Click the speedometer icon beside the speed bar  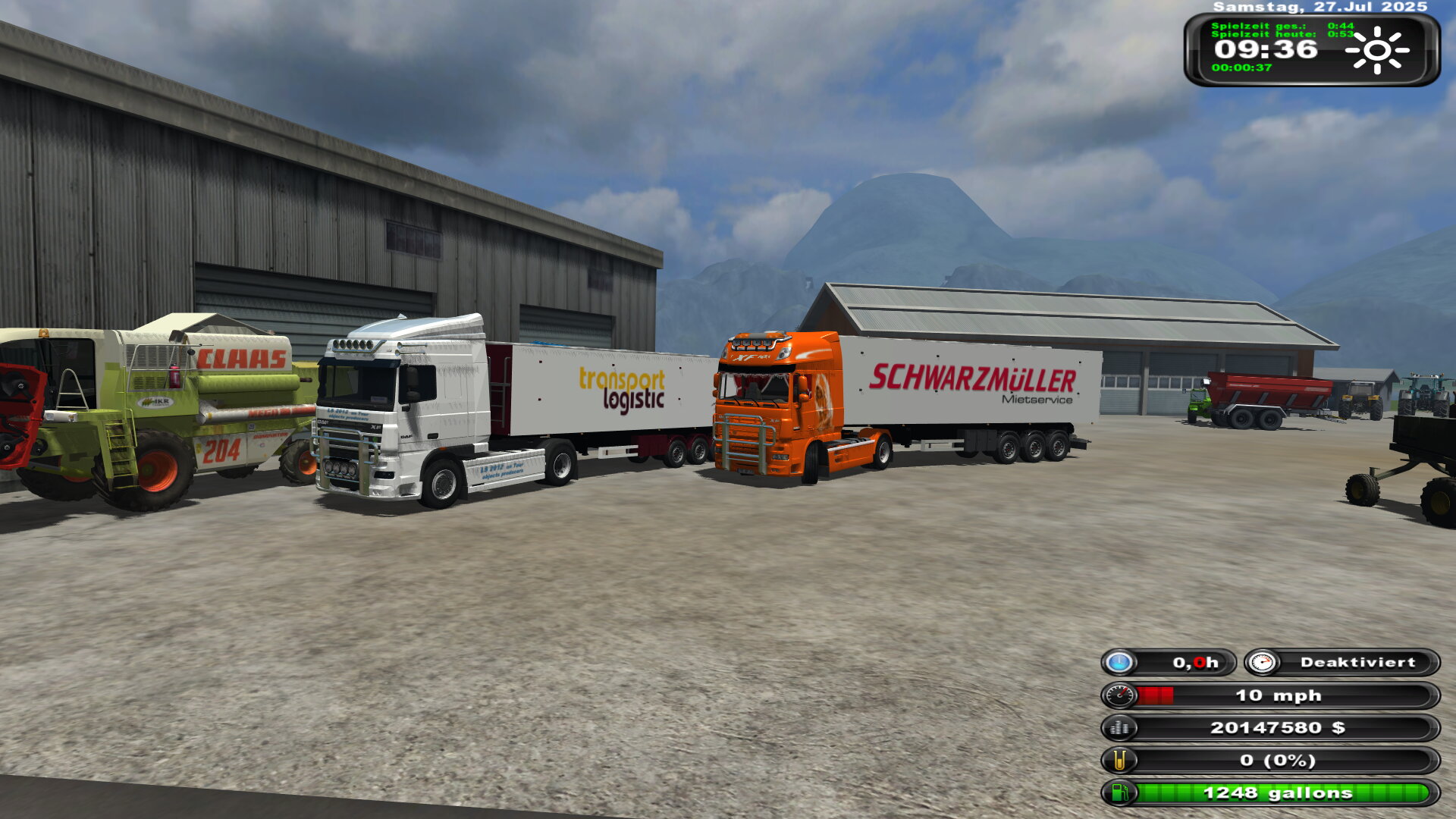point(1119,695)
